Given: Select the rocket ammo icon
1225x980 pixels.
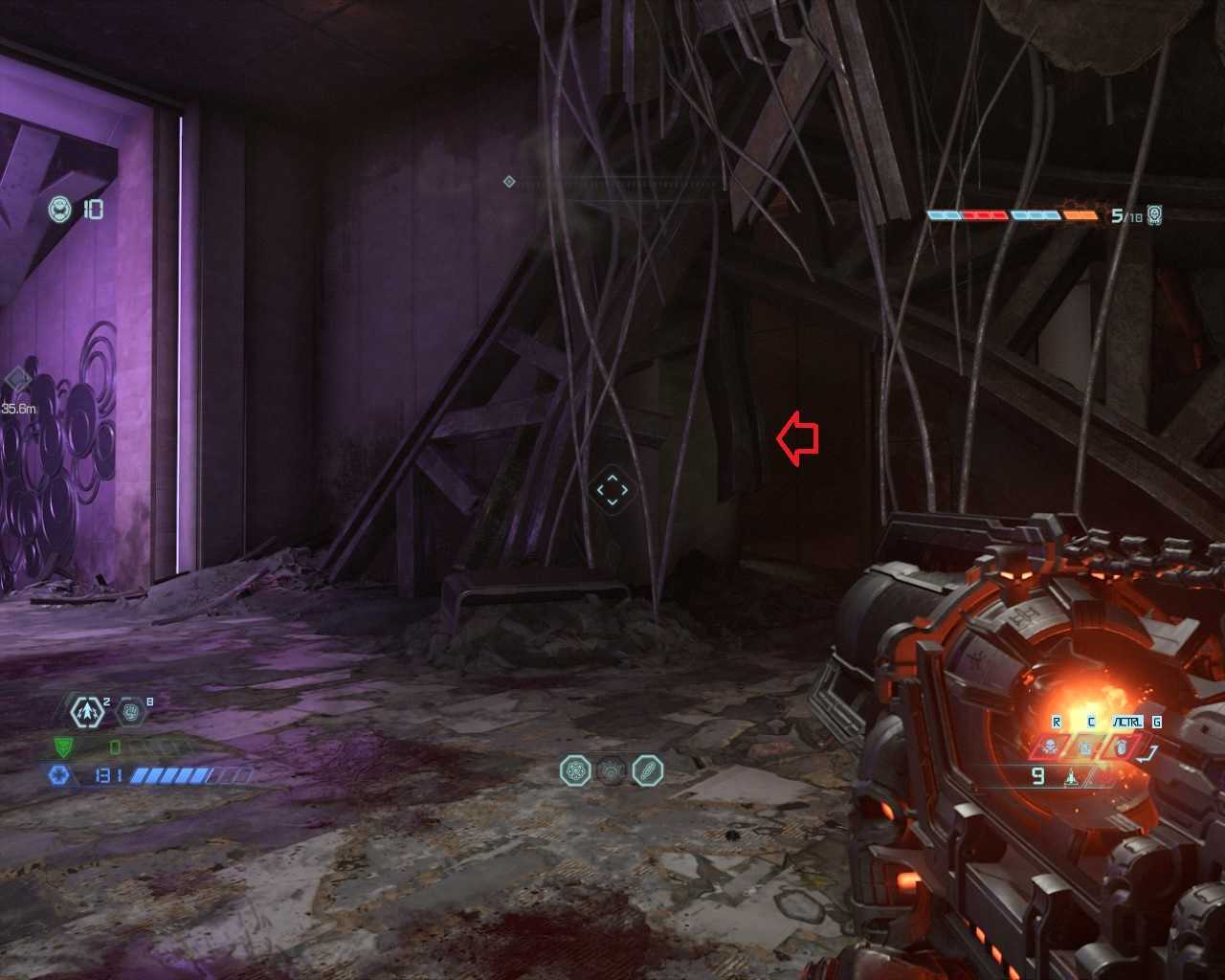Looking at the screenshot, I should (x=1072, y=777).
